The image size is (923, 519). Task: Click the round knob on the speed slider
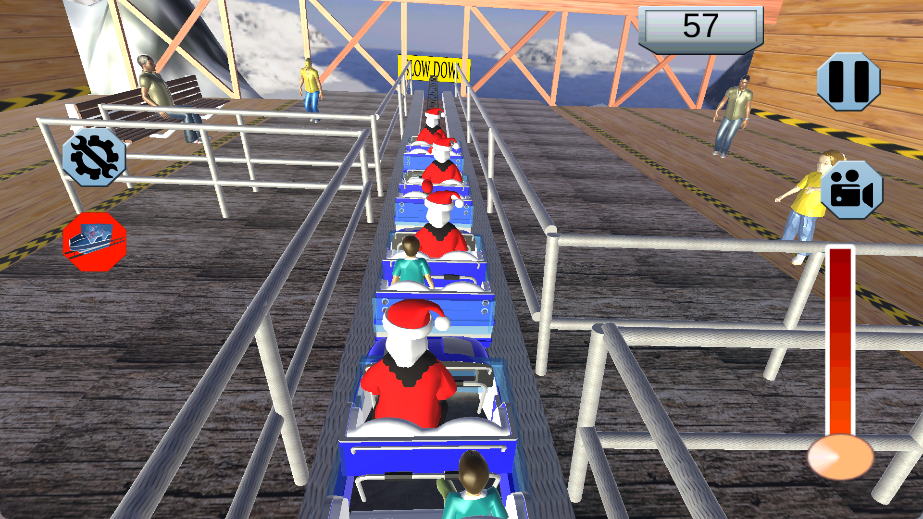click(x=840, y=457)
